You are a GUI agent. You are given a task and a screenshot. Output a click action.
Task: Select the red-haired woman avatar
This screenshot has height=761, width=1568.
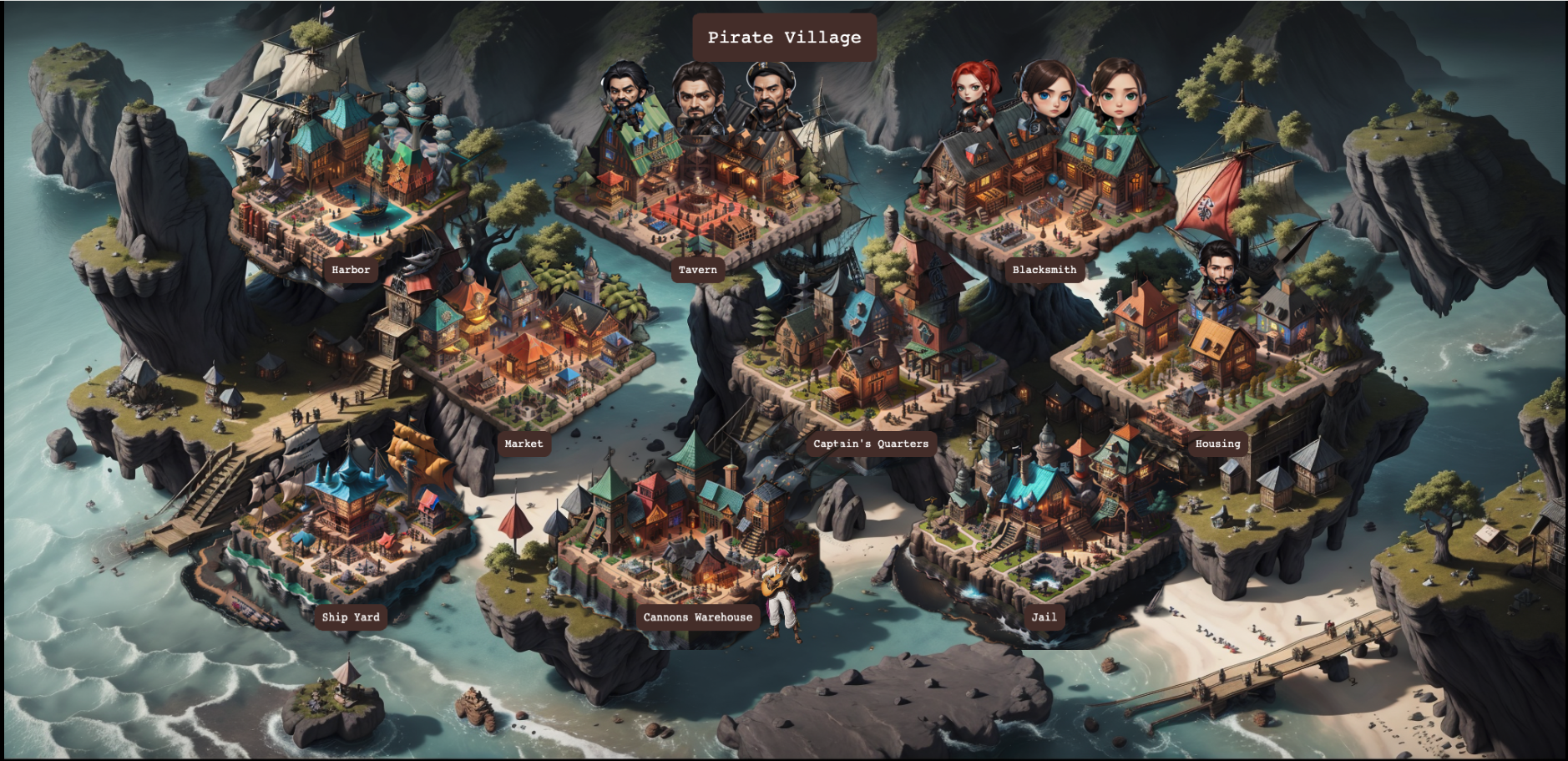[973, 94]
